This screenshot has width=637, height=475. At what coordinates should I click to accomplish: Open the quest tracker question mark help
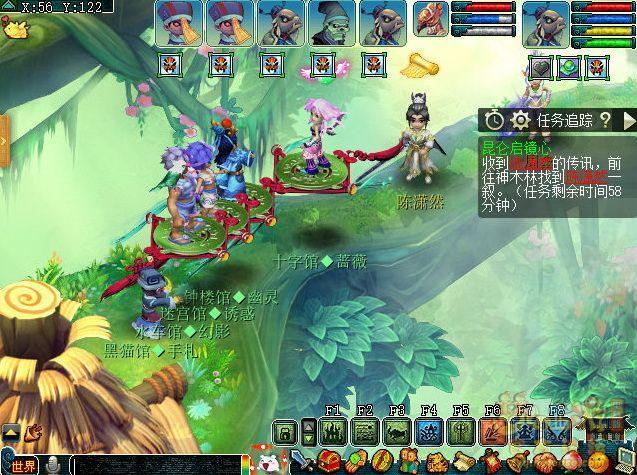click(x=605, y=120)
